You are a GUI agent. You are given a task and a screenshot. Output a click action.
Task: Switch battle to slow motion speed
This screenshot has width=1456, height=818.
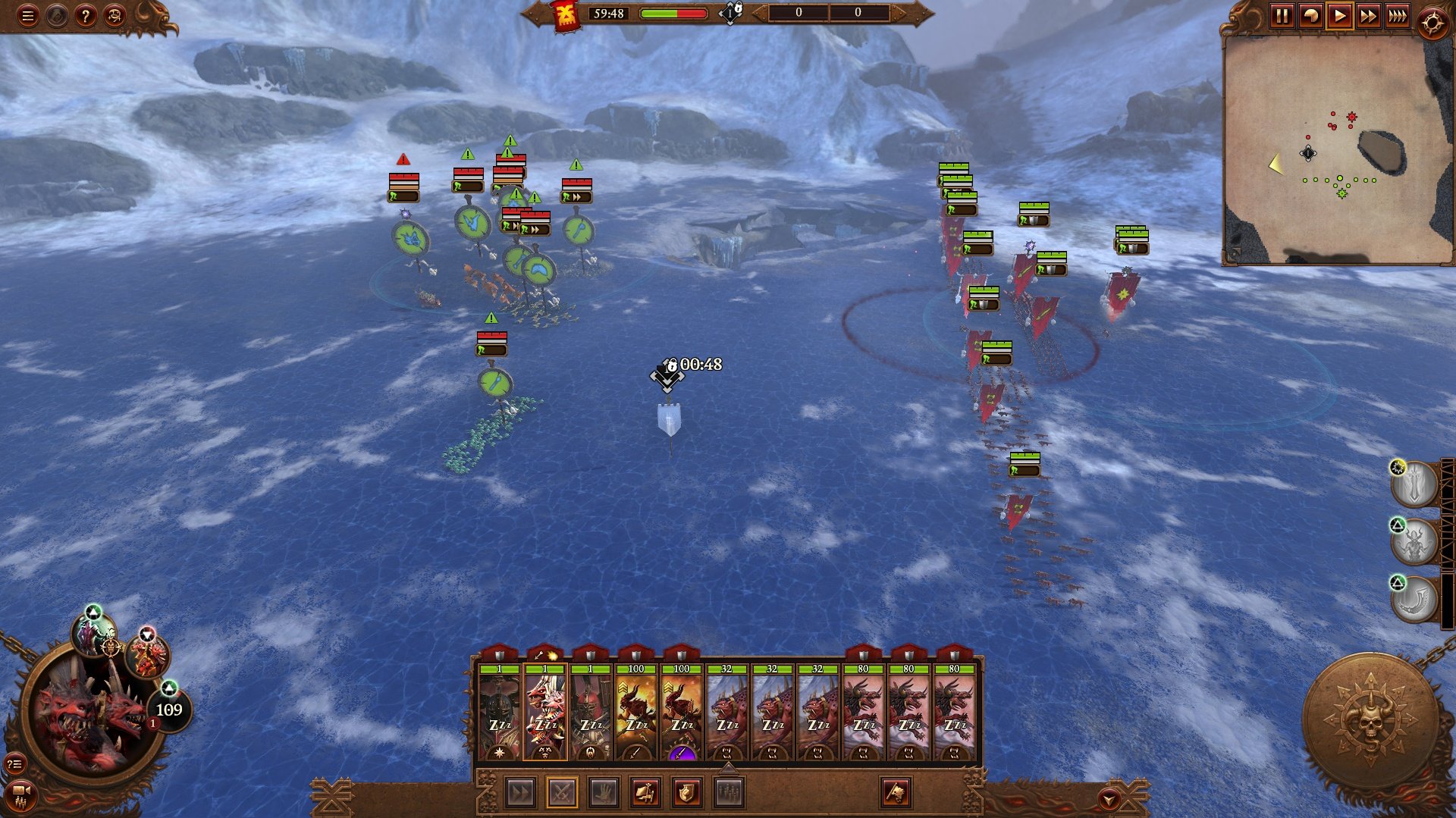click(x=1310, y=16)
